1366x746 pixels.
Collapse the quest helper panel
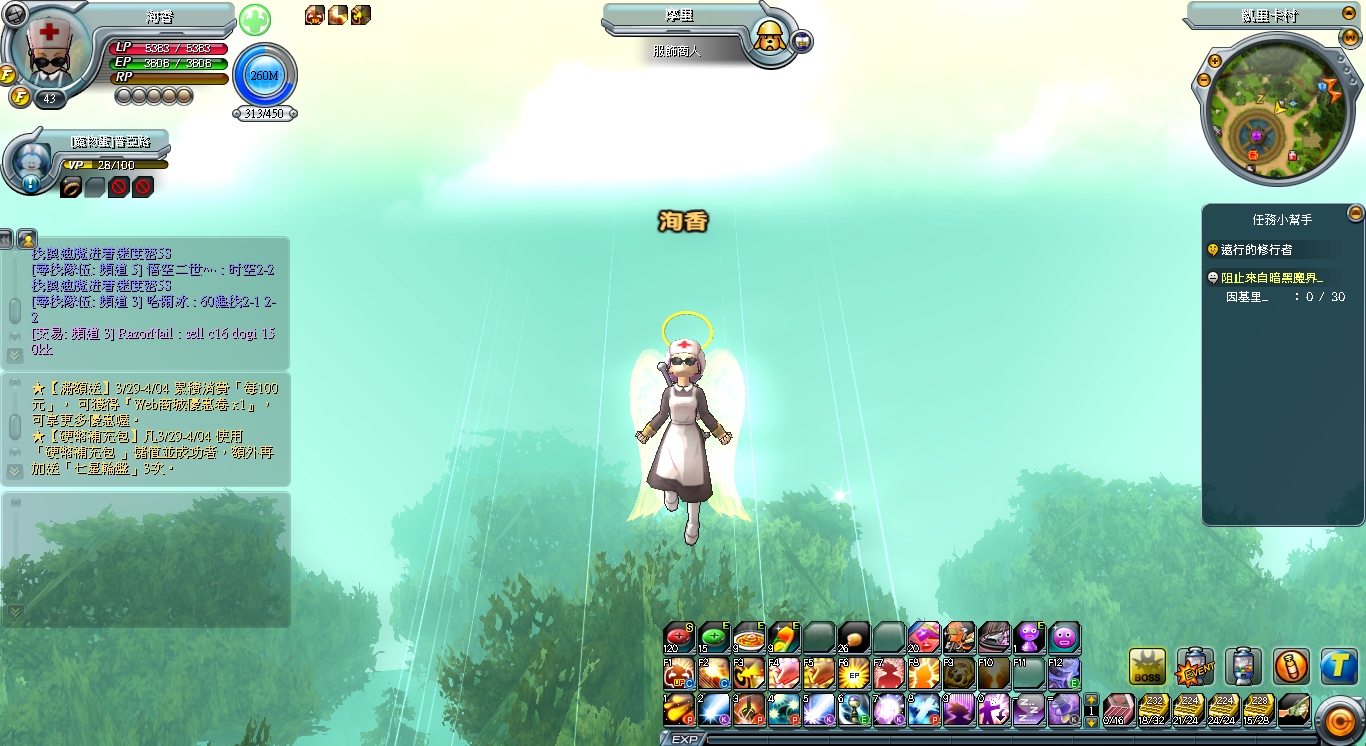1355,213
